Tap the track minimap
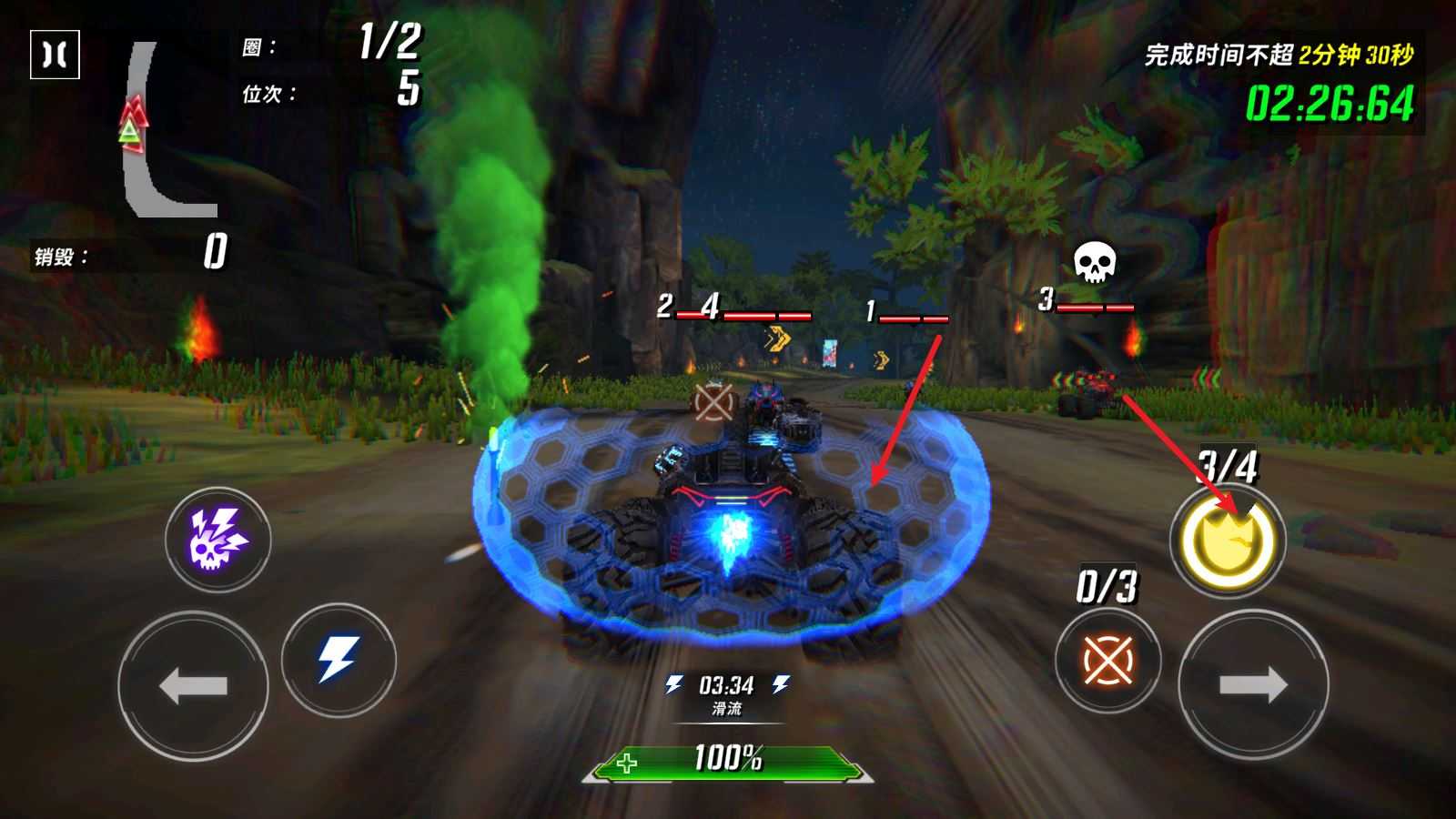Viewport: 1456px width, 819px height. [164, 130]
